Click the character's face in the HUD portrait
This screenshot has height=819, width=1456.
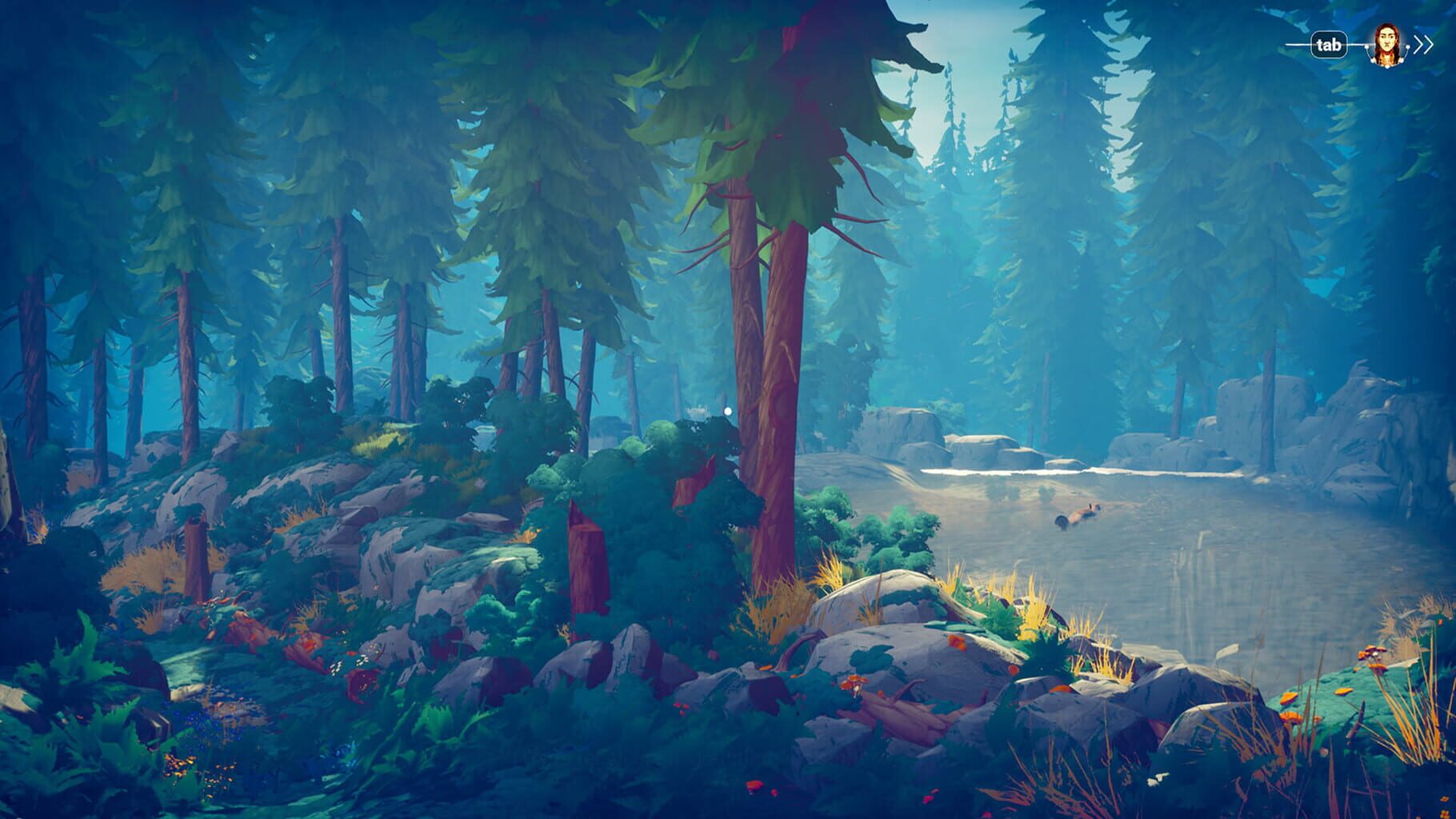[x=1387, y=42]
